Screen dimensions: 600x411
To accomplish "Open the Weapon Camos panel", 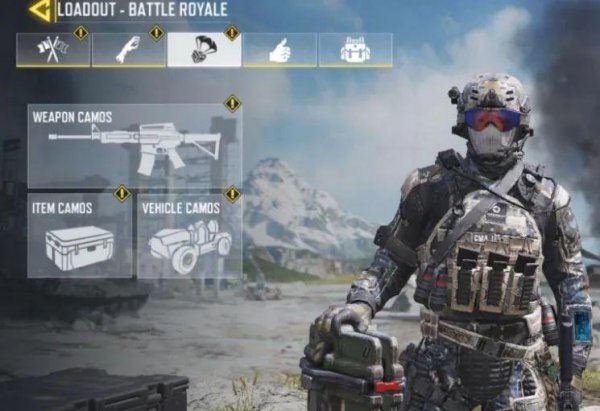I will 134,146.
